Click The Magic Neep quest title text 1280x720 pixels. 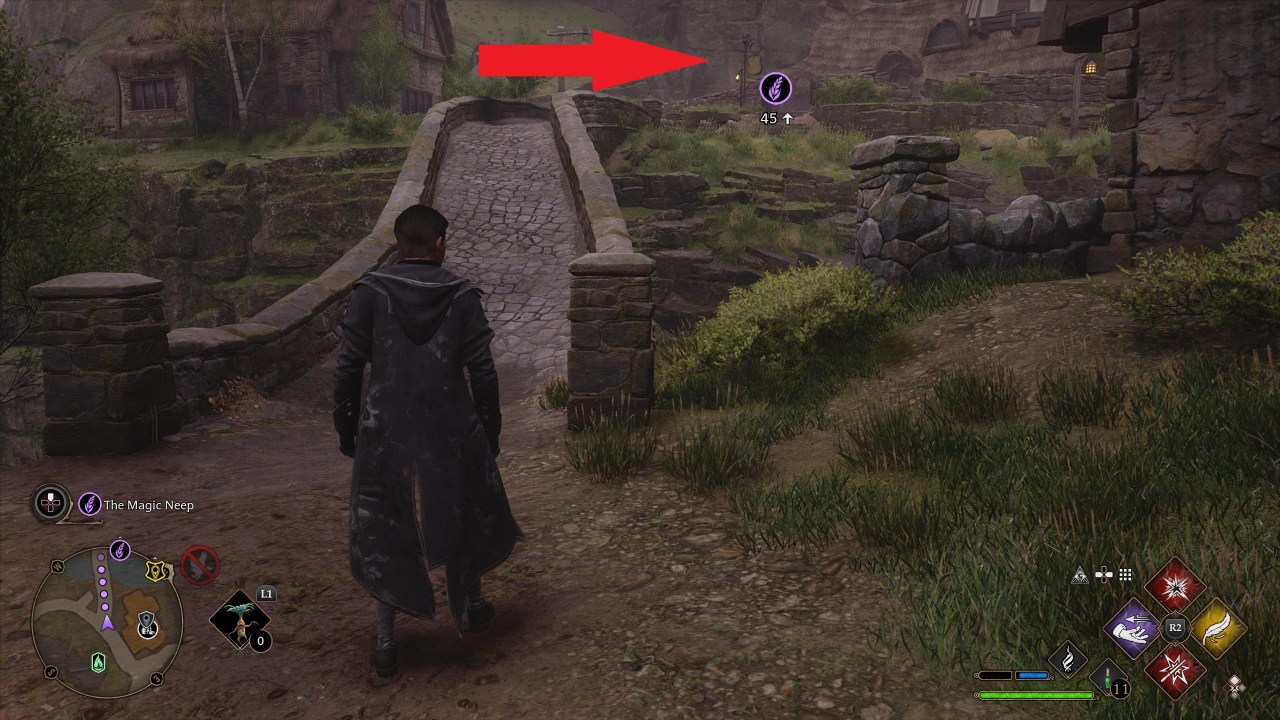pyautogui.click(x=150, y=505)
